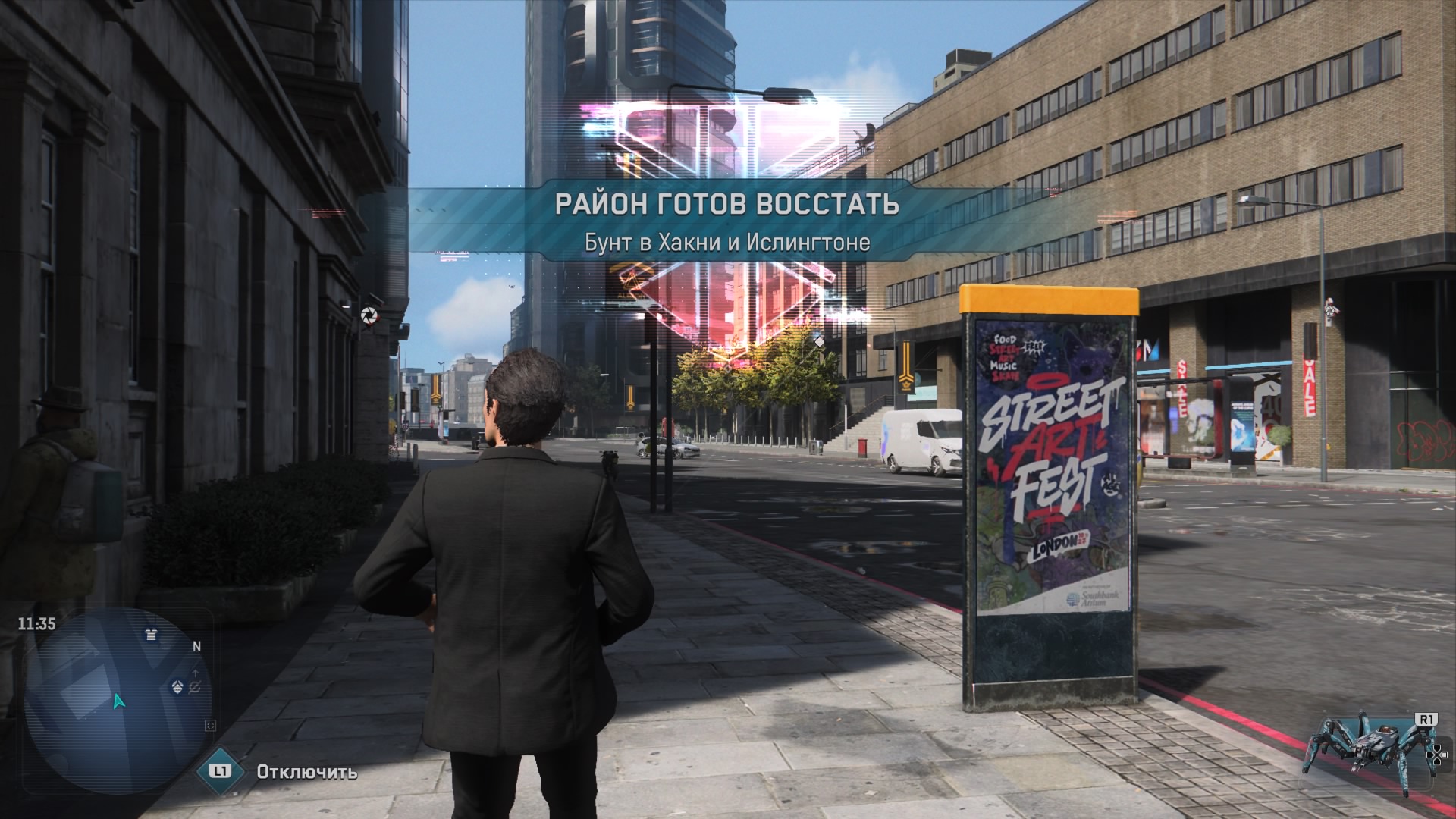Select the clothing shop marker on minimap

tap(152, 634)
